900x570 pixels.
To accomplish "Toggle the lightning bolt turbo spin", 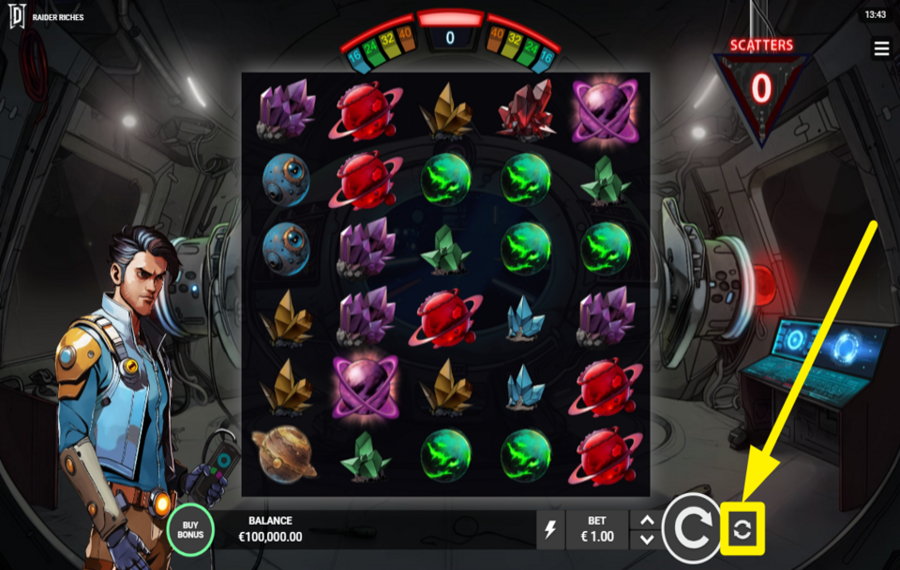I will [x=550, y=530].
